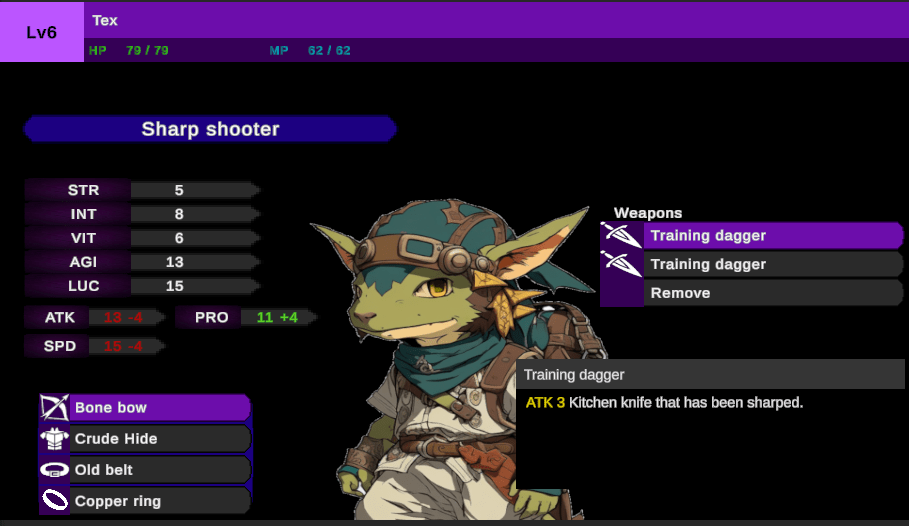Viewport: 909px width, 526px height.
Task: Click the Copper ring accessory slot
Action: (x=145, y=501)
